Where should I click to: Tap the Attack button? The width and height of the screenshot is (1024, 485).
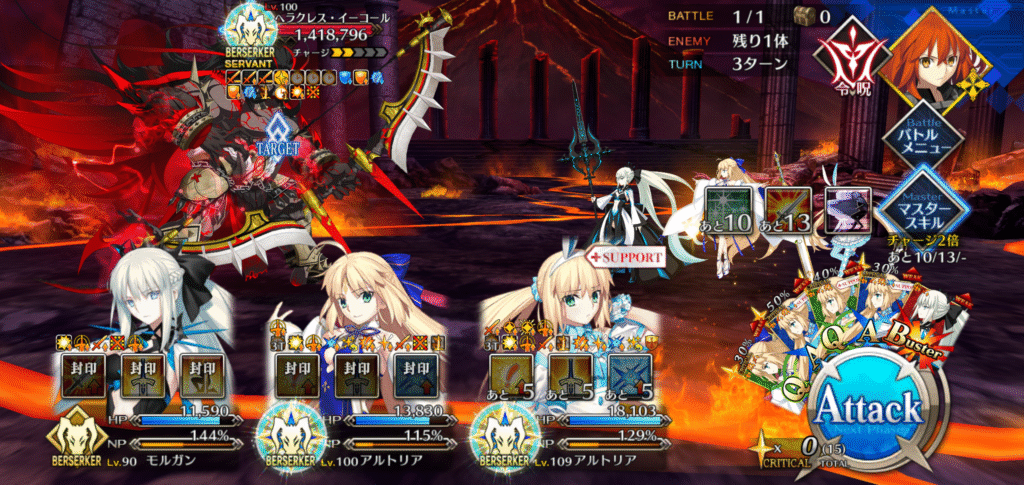868,409
